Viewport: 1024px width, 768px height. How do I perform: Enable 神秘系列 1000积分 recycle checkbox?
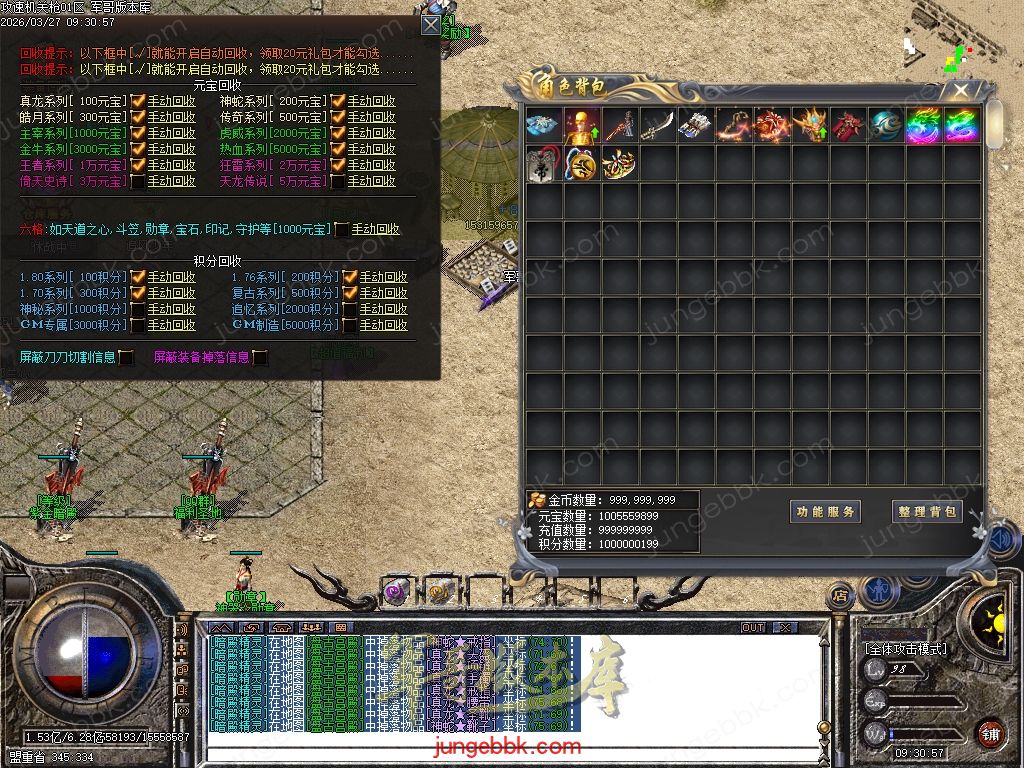point(139,309)
